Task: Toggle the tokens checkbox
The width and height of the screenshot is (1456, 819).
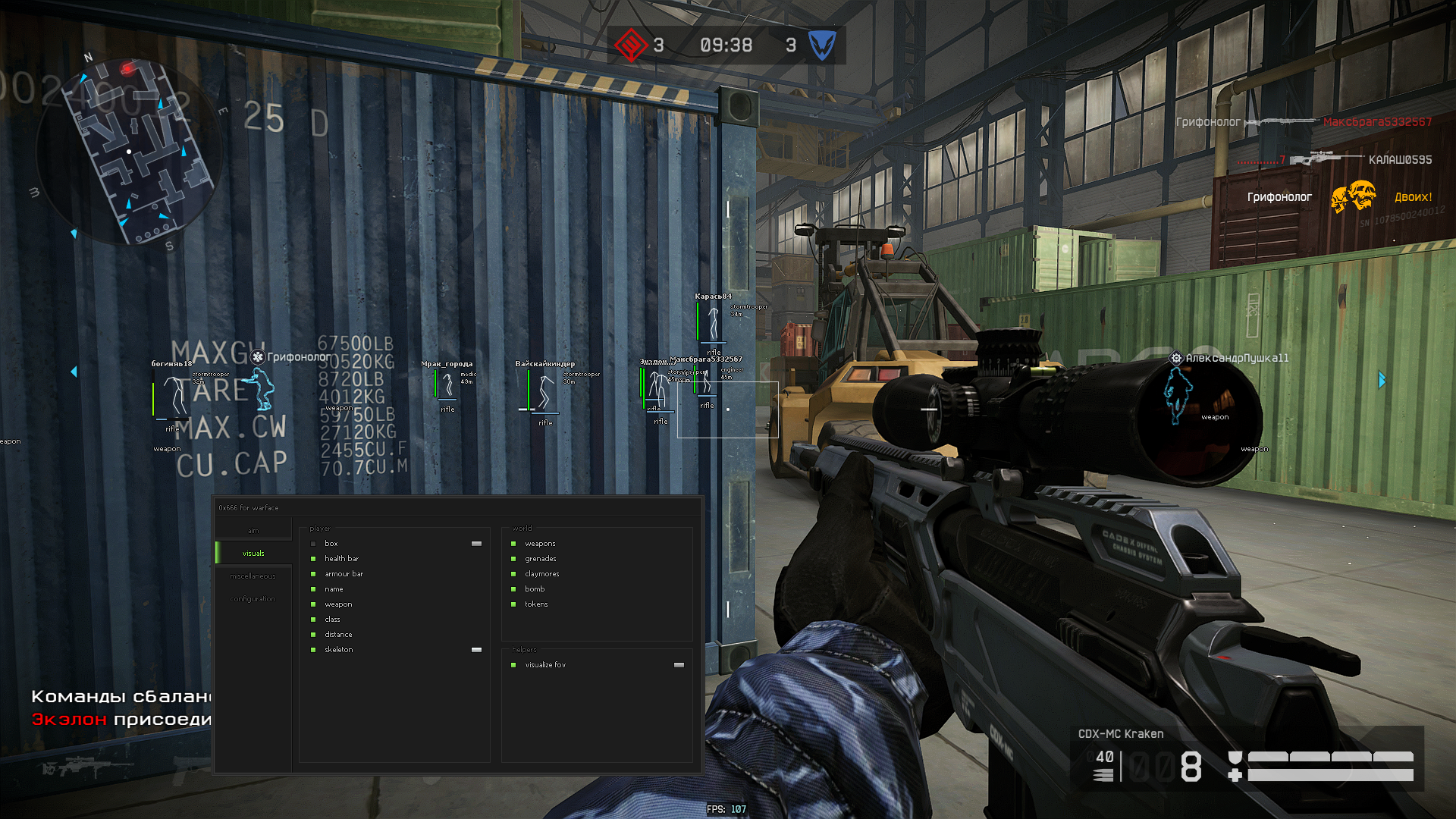Action: tap(513, 604)
